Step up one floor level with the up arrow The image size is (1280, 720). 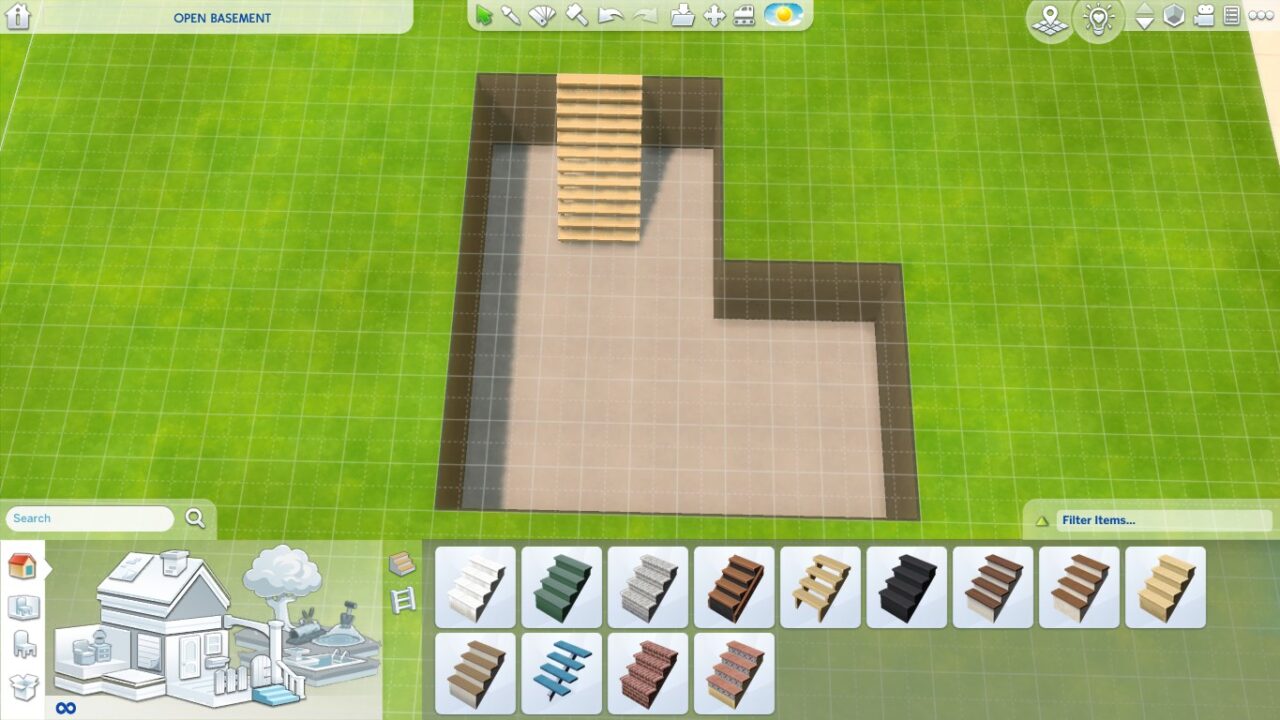click(x=1145, y=10)
